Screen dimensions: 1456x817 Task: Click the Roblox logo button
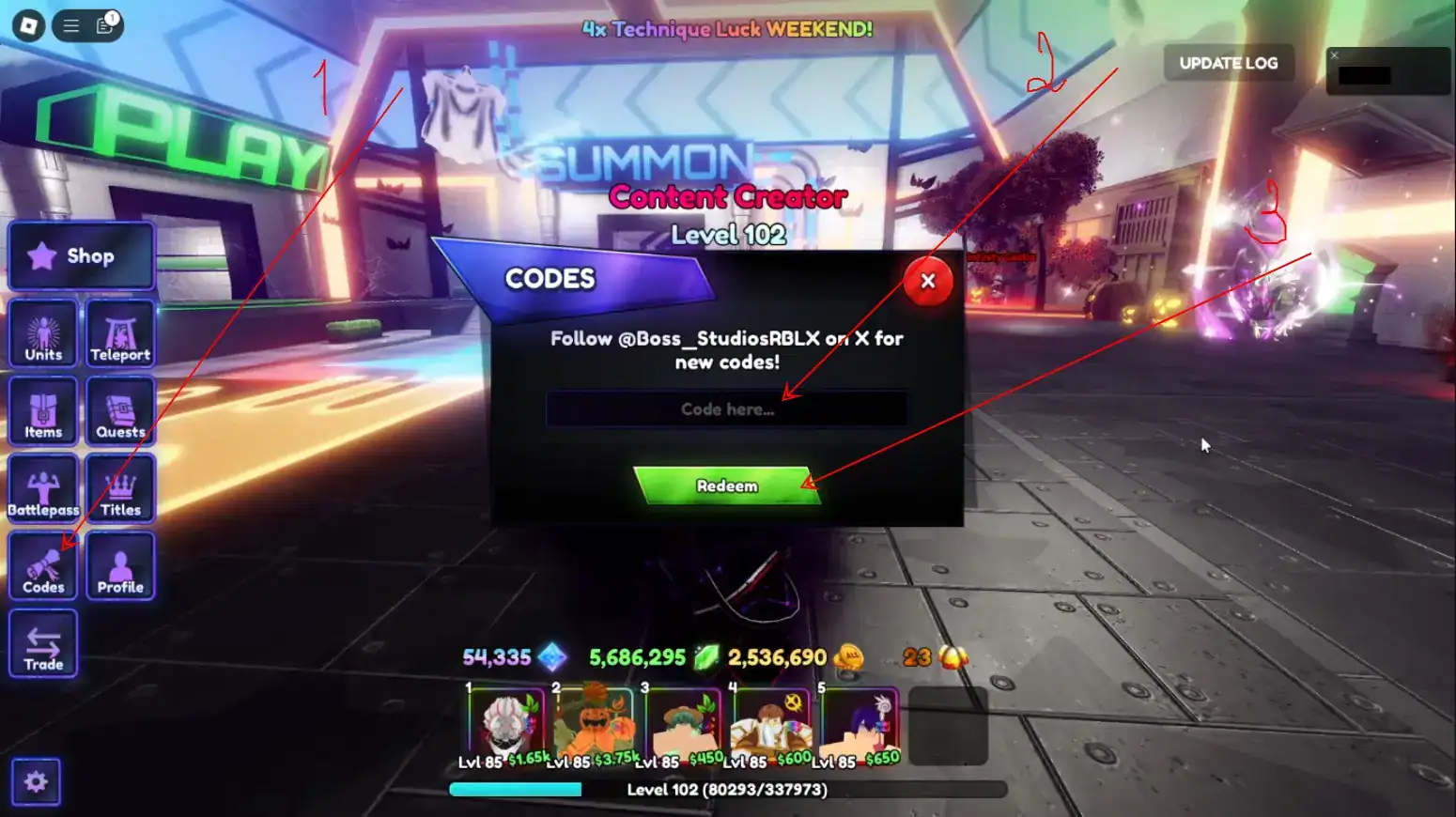tap(26, 23)
